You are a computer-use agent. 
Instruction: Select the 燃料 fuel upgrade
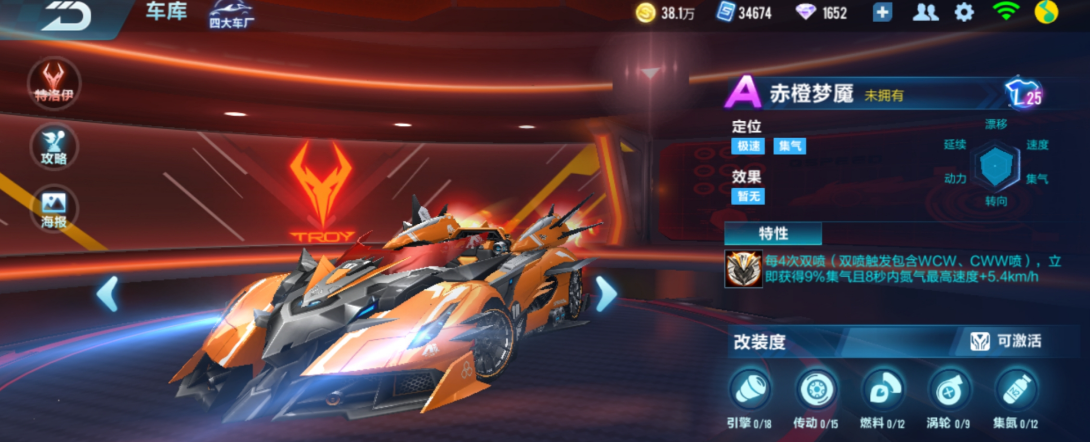click(883, 389)
